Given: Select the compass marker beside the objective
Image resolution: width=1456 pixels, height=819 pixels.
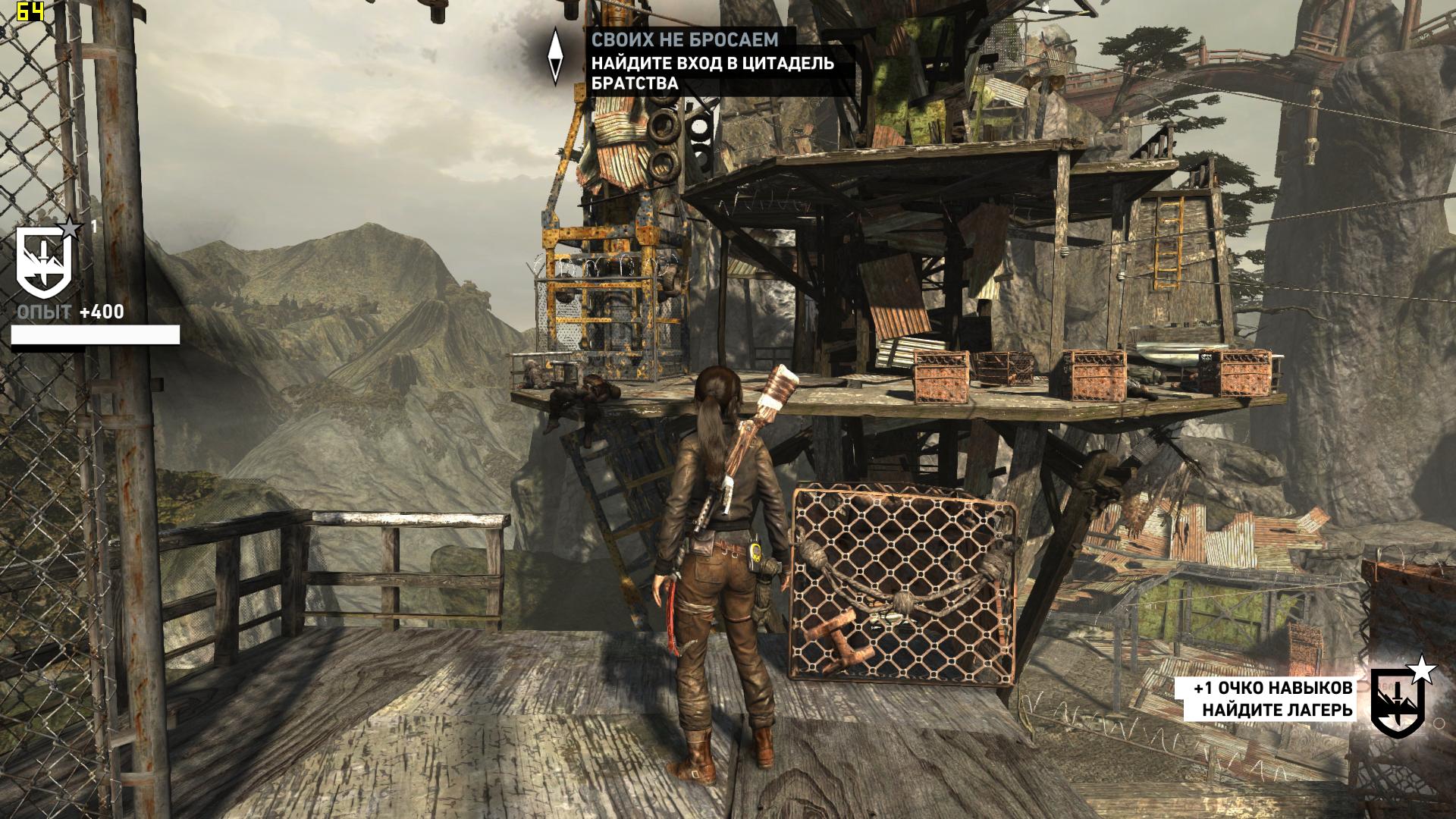Looking at the screenshot, I should 556,56.
